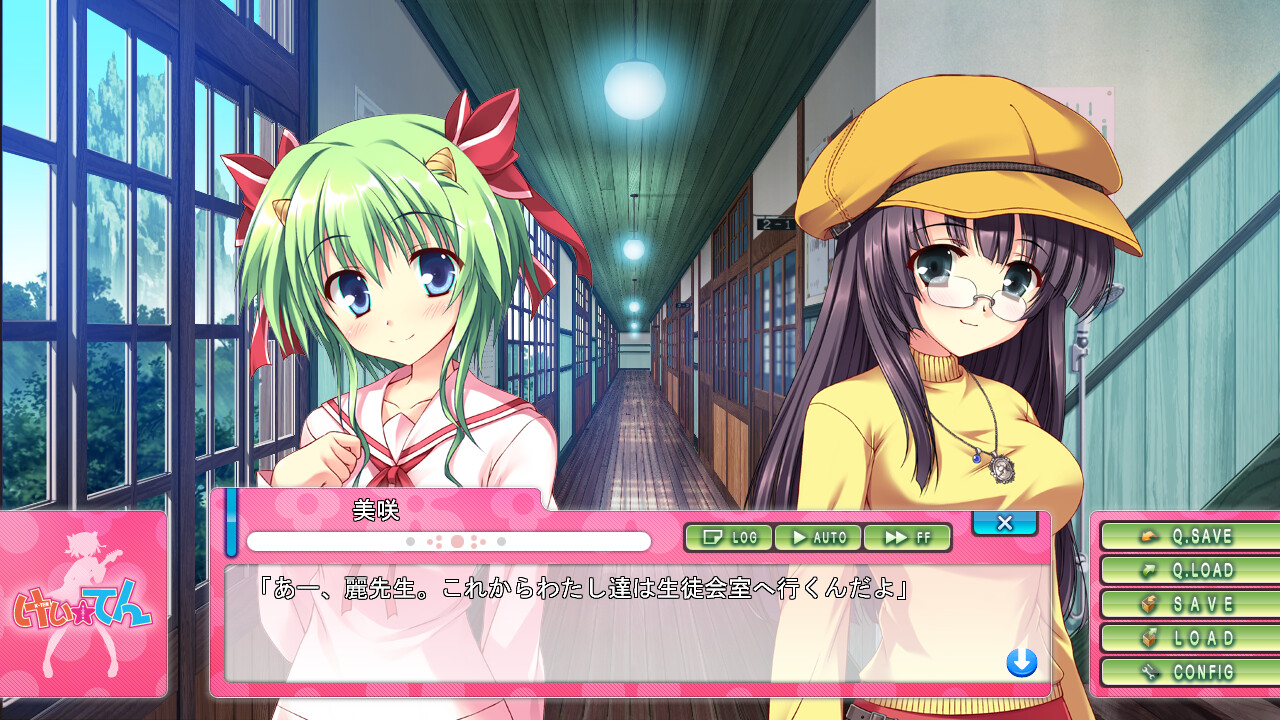Open the SAVE menu
The image size is (1280, 720).
coord(1186,604)
